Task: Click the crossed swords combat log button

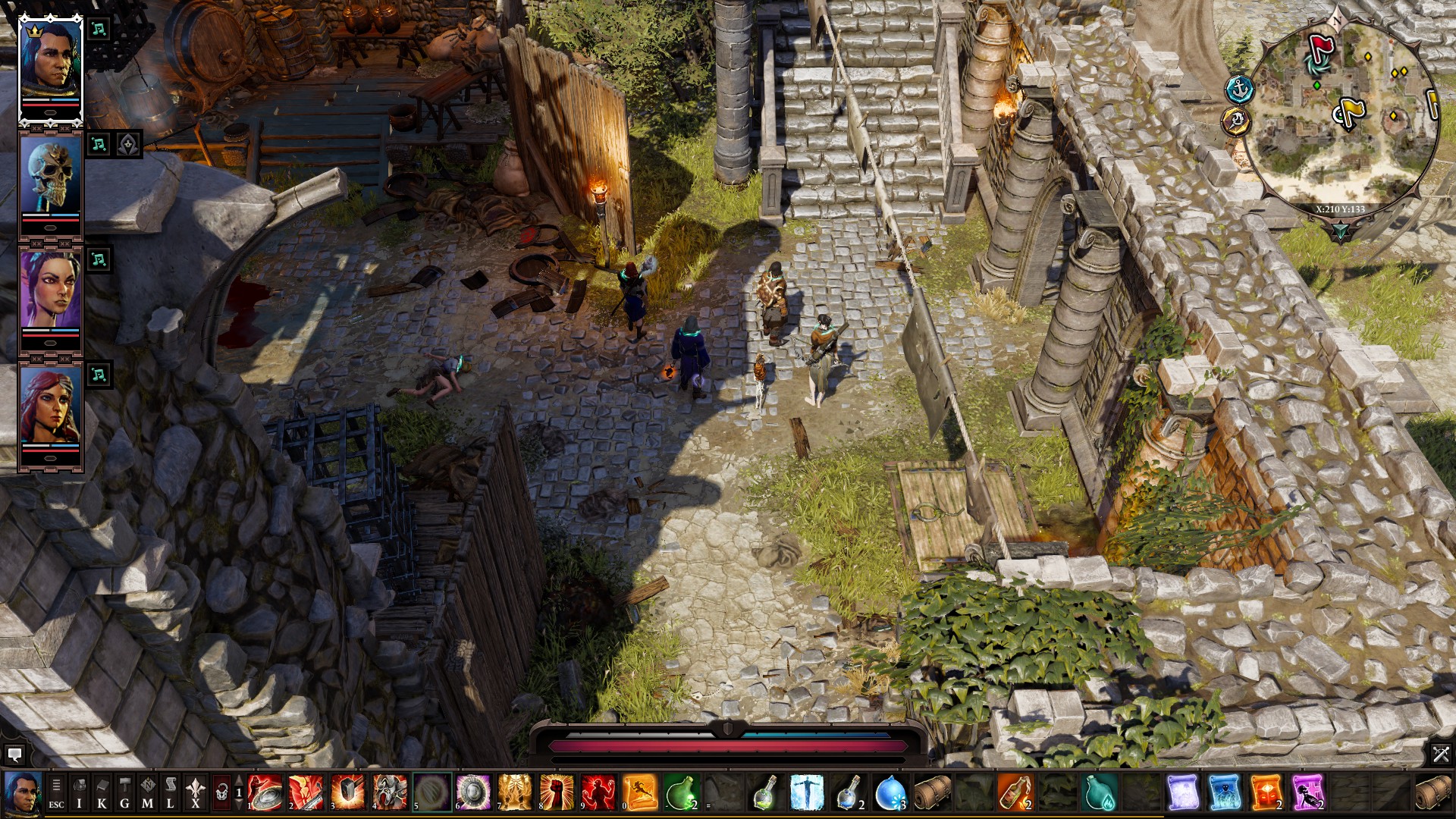Action: coord(1440,754)
